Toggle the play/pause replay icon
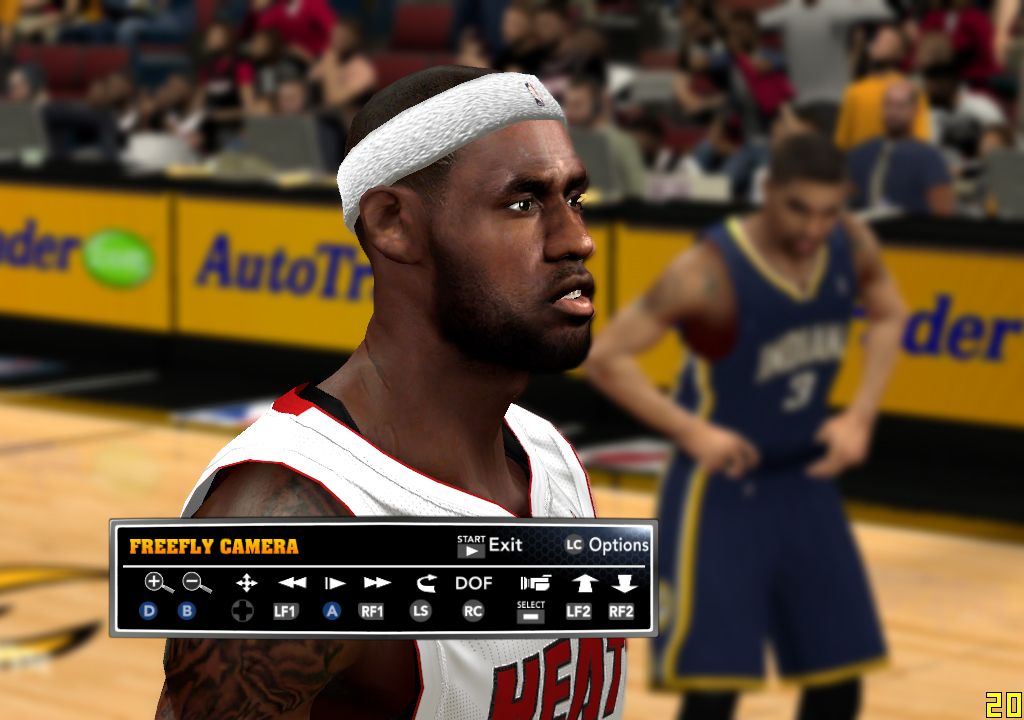 334,582
